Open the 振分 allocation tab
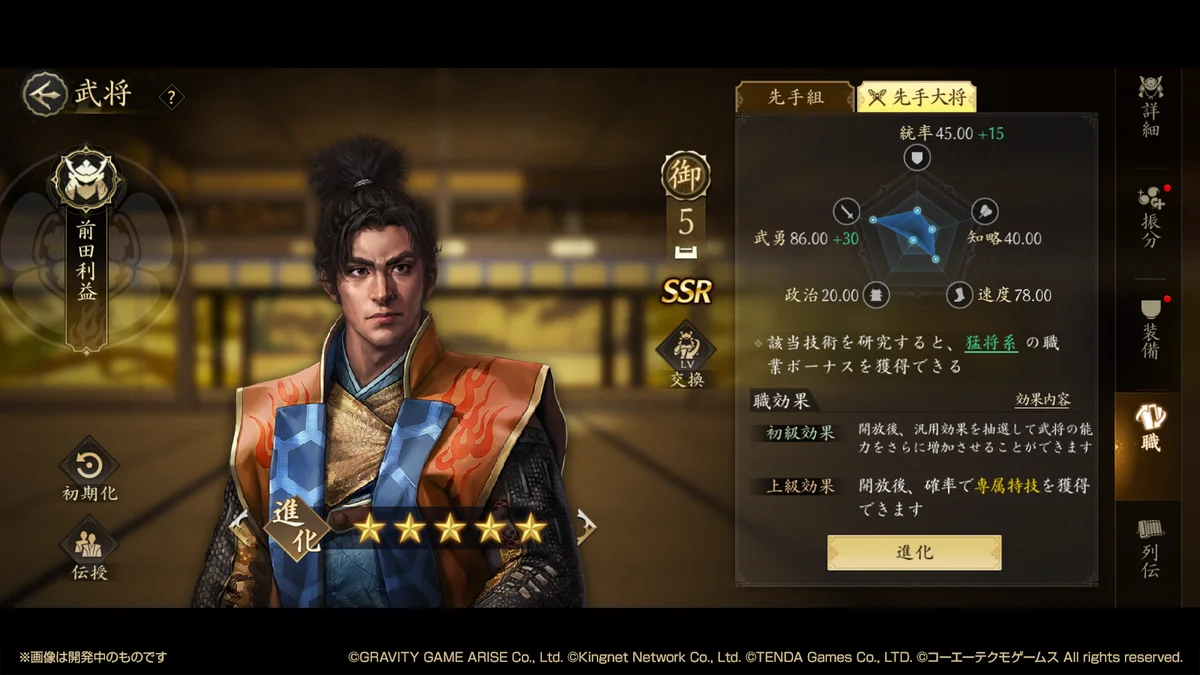 [x=1151, y=217]
